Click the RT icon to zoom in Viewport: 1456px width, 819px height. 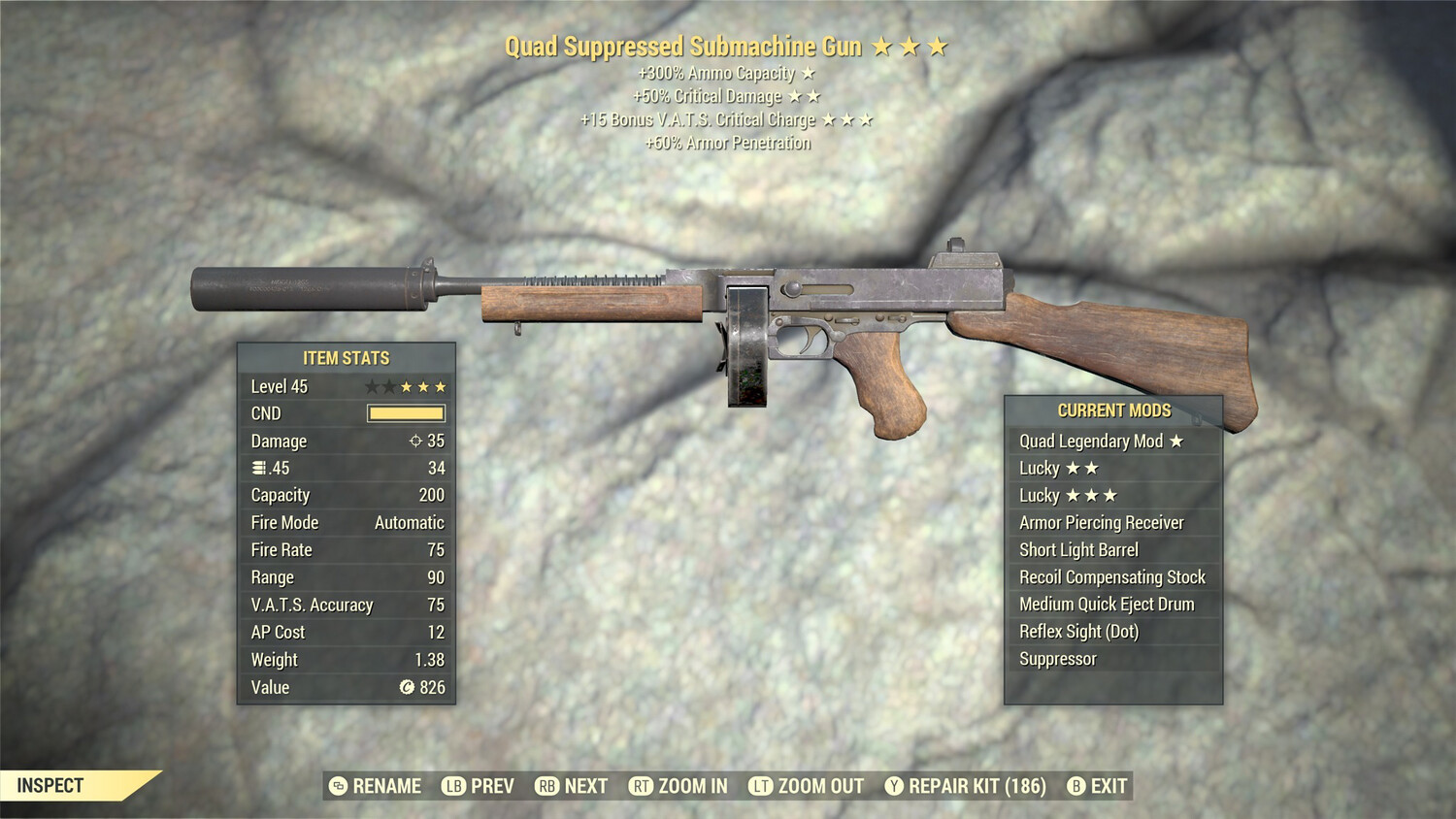pyautogui.click(x=643, y=786)
